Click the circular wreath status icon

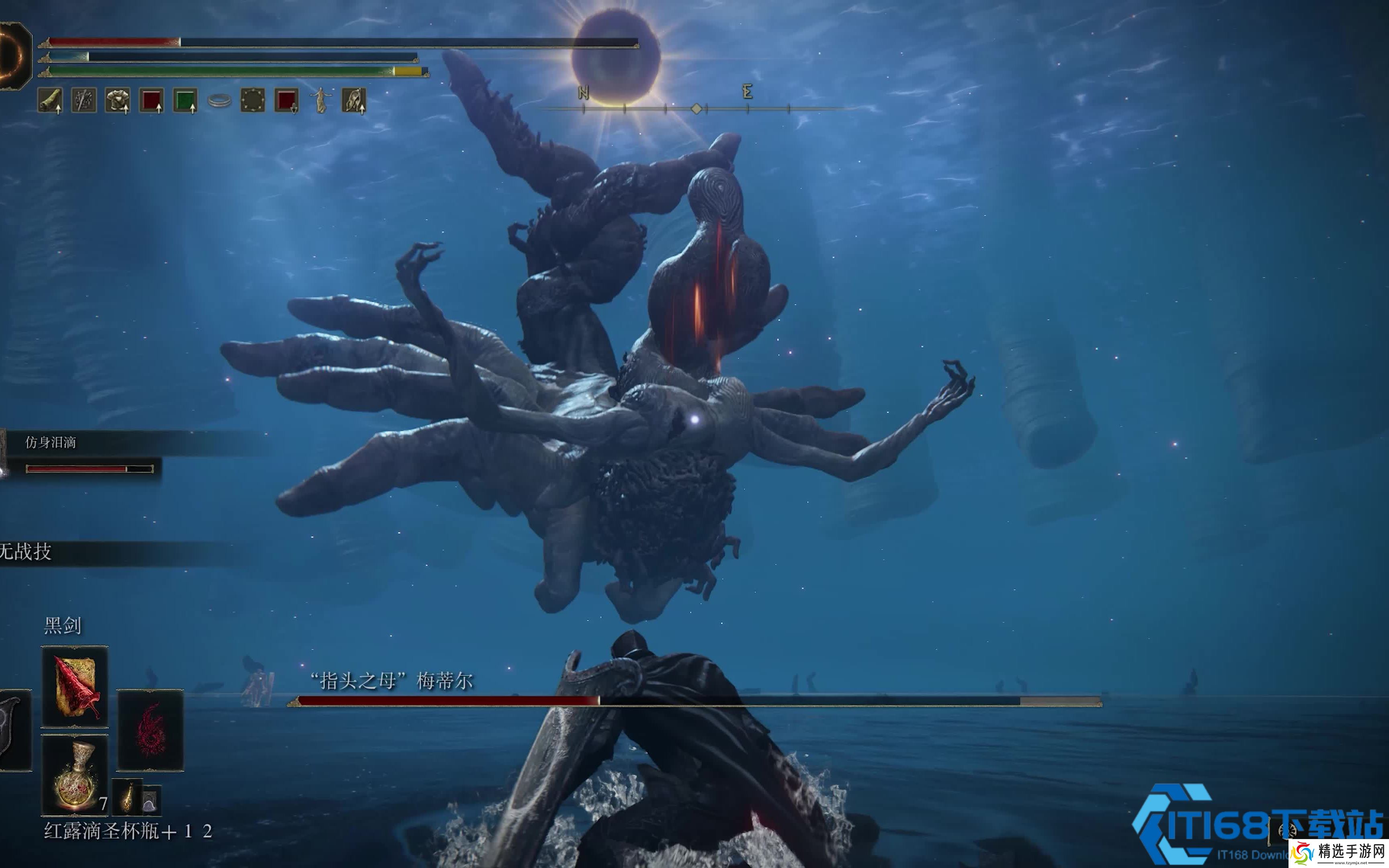click(252, 100)
